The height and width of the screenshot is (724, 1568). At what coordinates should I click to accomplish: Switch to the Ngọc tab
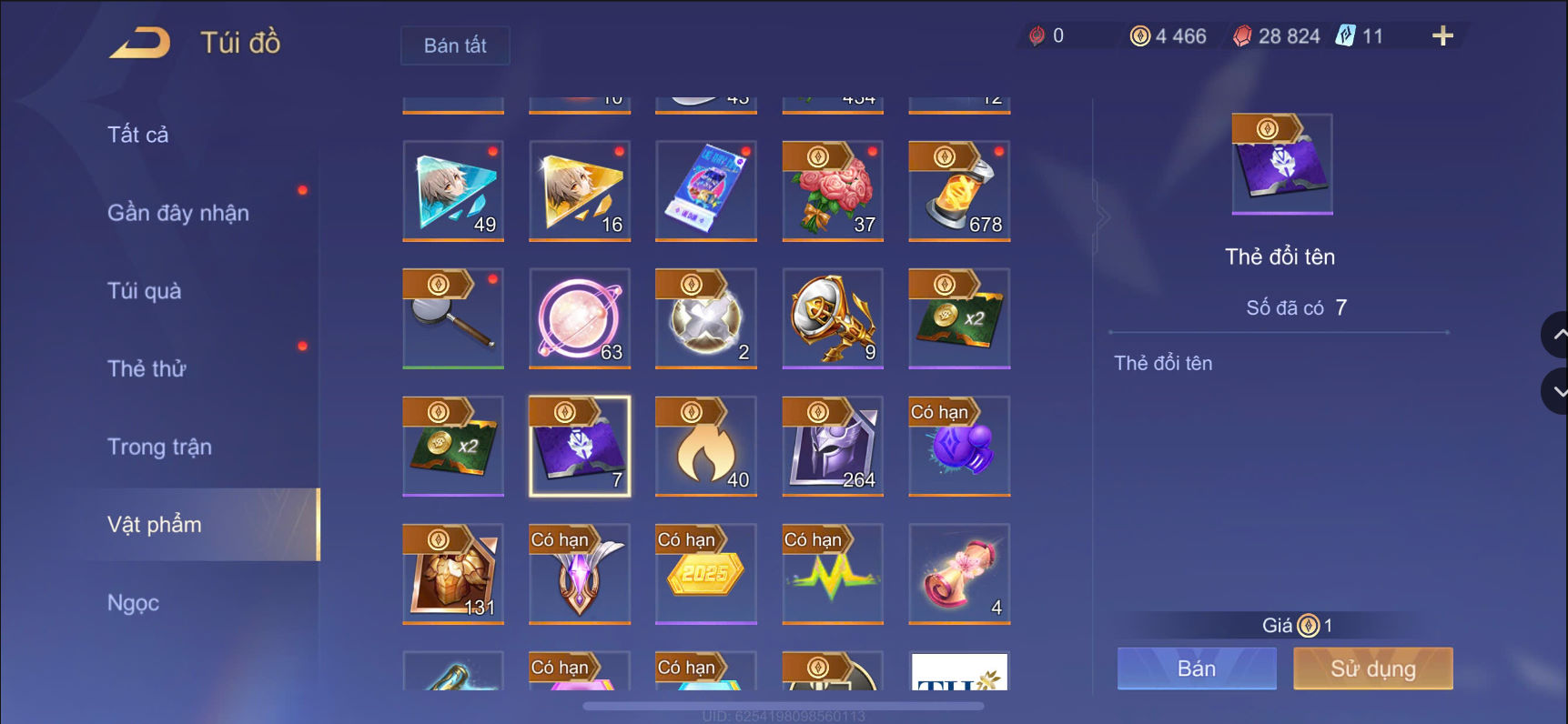(133, 602)
